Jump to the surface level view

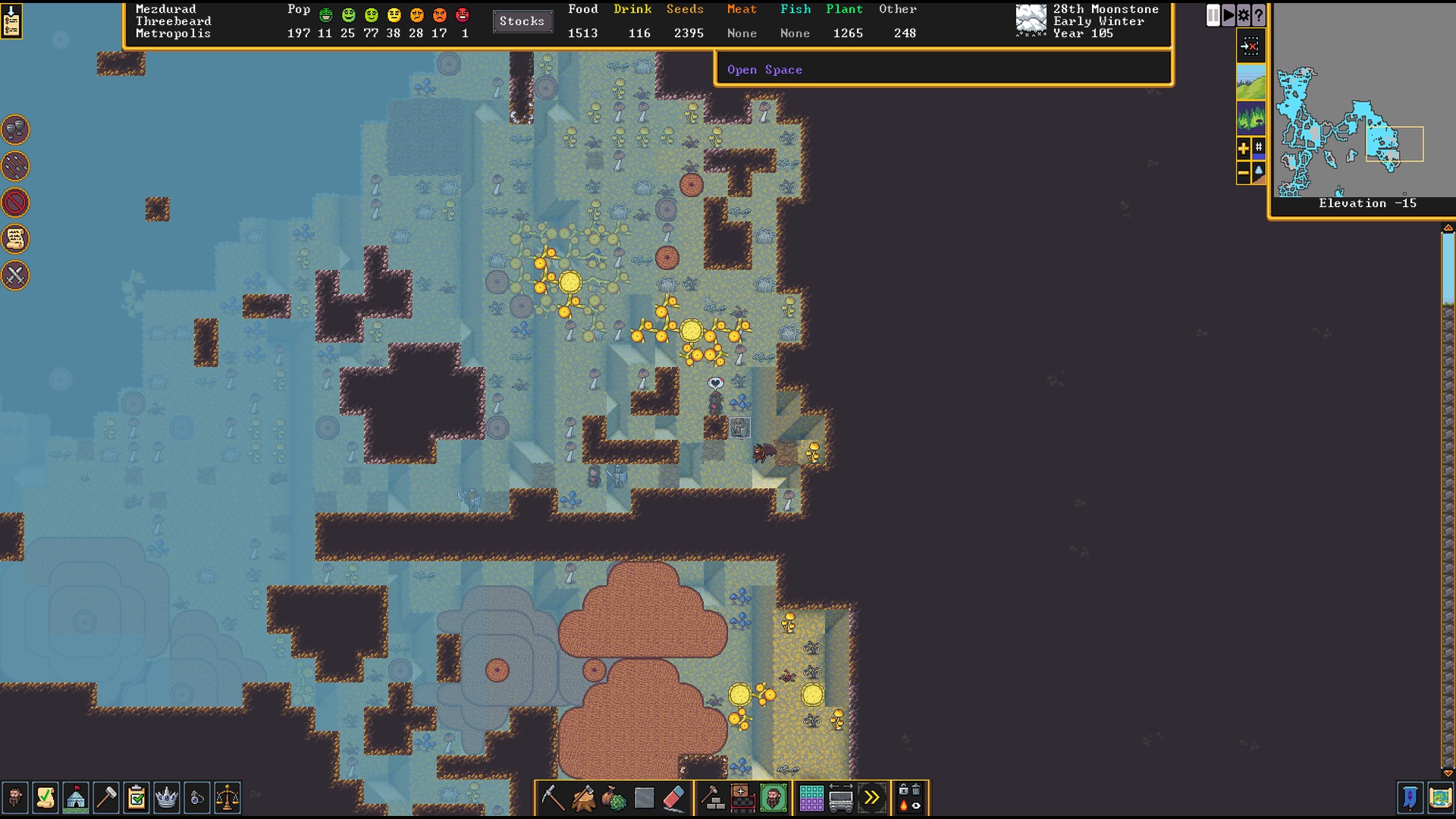pyautogui.click(x=1250, y=82)
